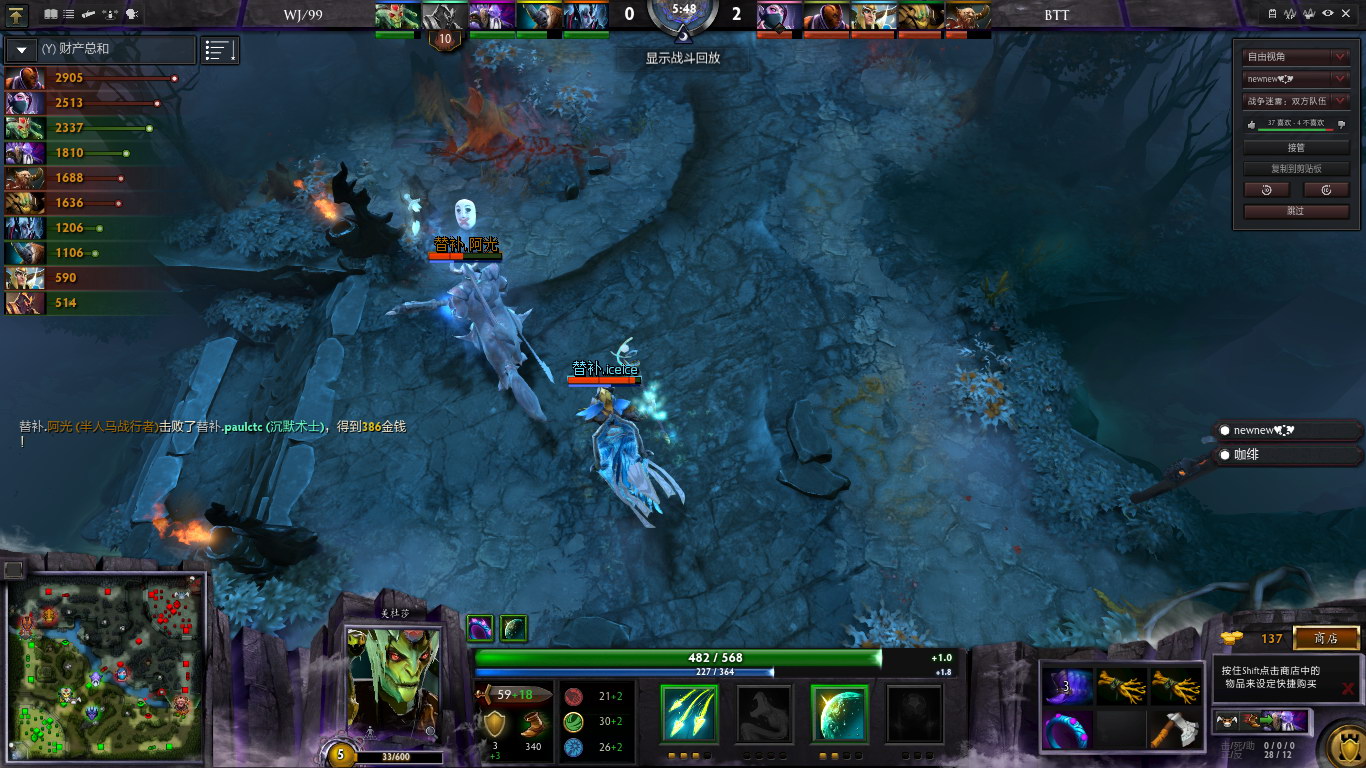This screenshot has height=768, width=1366.
Task: Open the 战争迷雾 fog of war dropdown
Action: pos(1295,101)
